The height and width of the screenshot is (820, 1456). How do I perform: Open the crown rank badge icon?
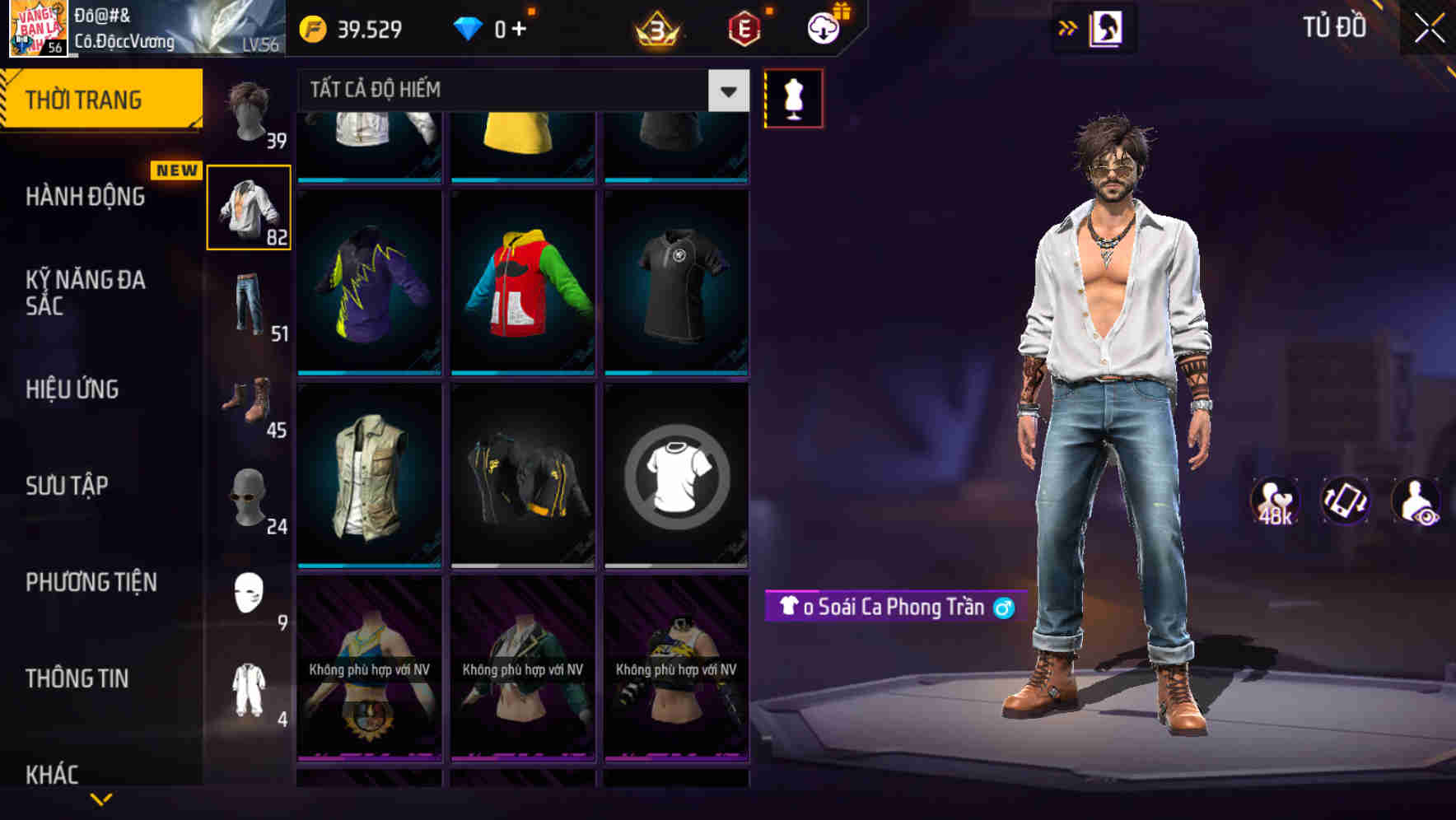tap(657, 29)
